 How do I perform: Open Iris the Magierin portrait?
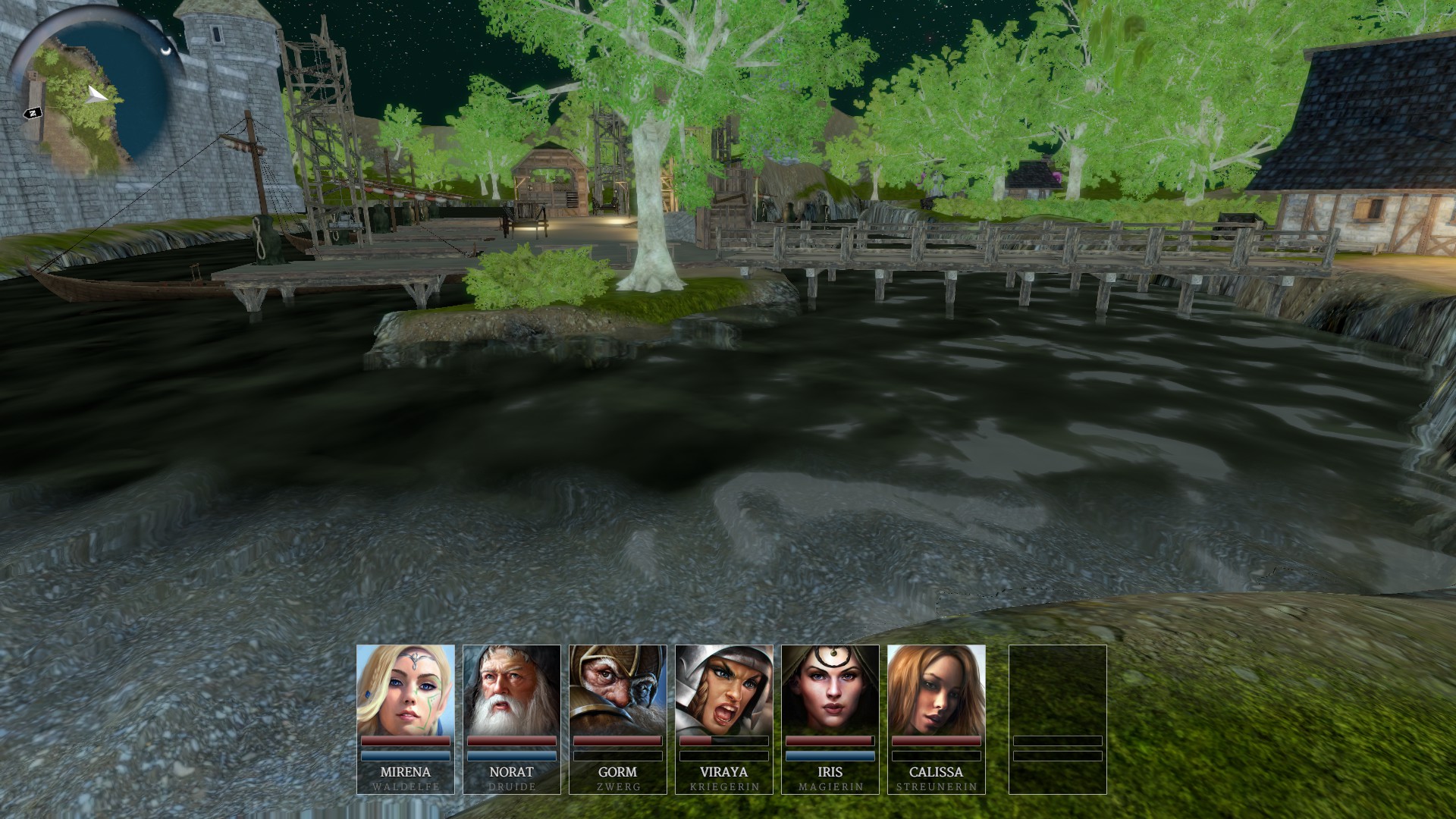tap(830, 690)
